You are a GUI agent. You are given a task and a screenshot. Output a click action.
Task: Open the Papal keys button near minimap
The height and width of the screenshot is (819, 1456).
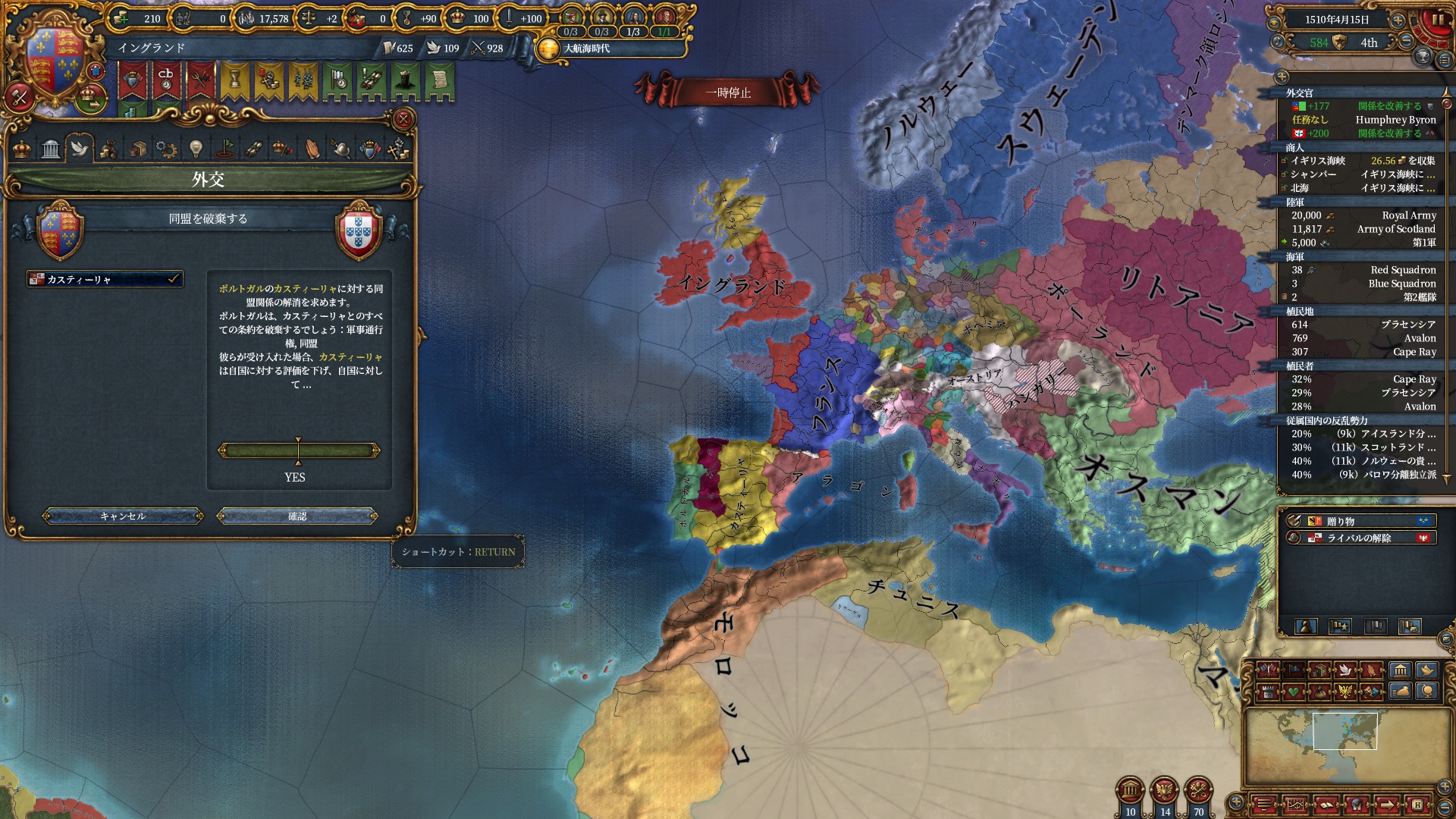pyautogui.click(x=1197, y=790)
